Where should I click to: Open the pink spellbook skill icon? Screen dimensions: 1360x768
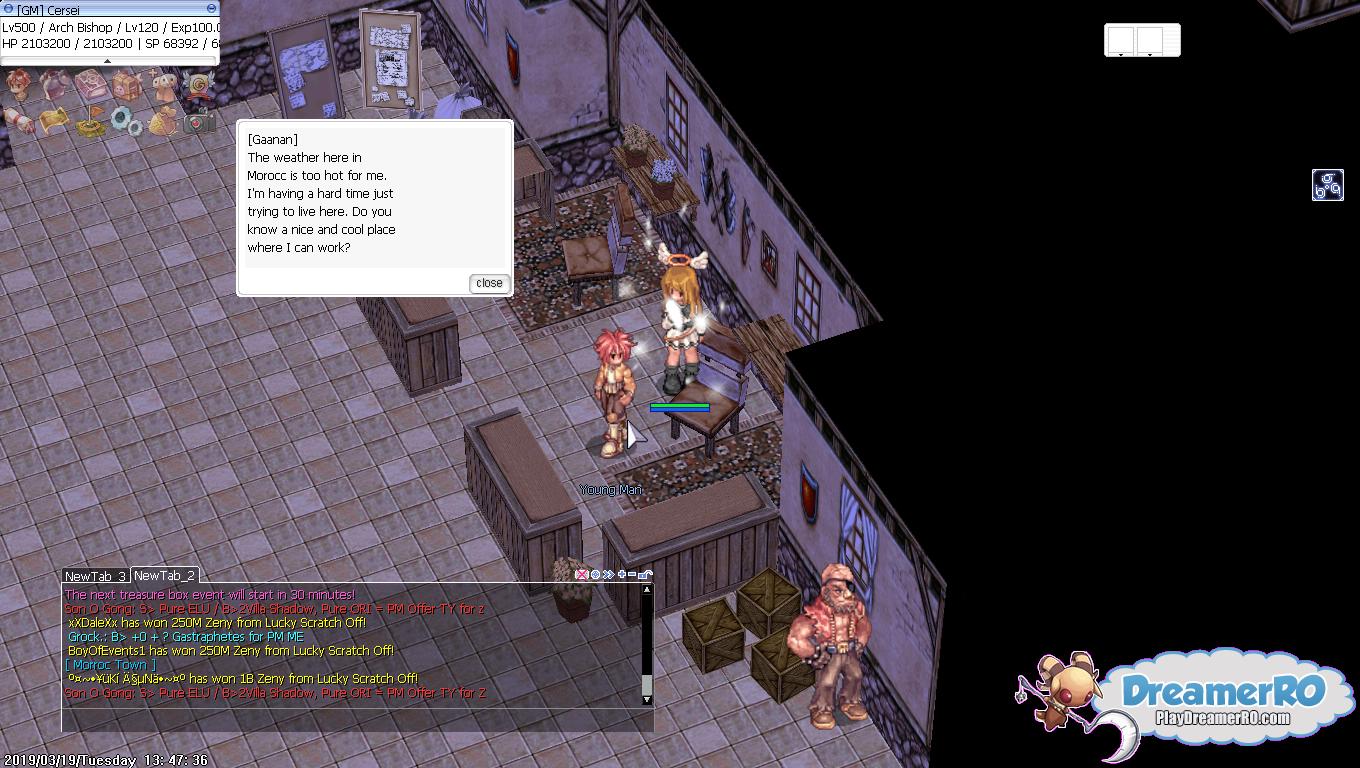[x=90, y=84]
